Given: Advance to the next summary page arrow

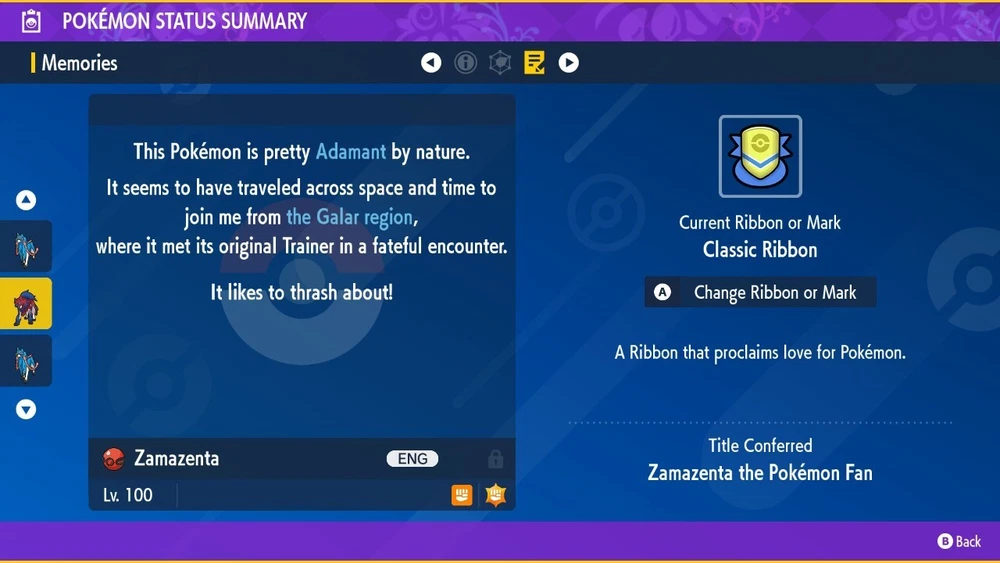Looking at the screenshot, I should [568, 63].
